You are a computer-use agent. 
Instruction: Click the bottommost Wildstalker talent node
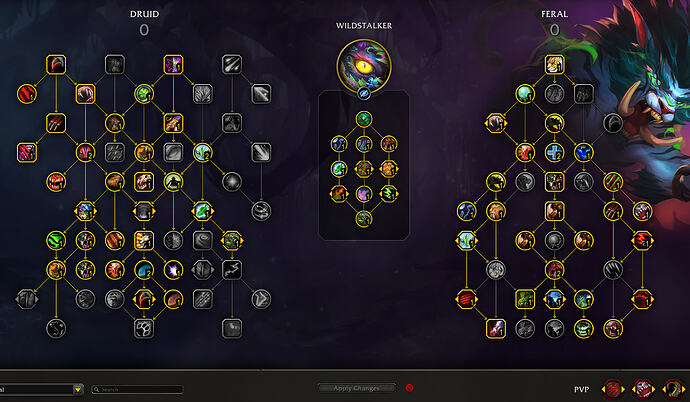[x=364, y=218]
